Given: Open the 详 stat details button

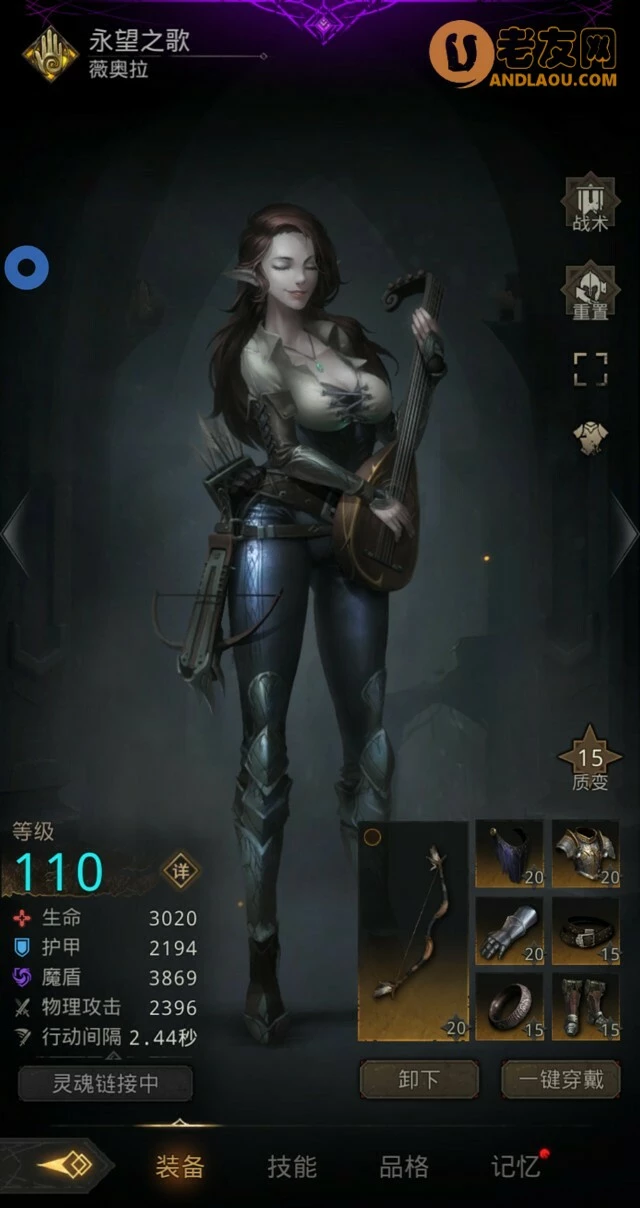Looking at the screenshot, I should click(181, 870).
